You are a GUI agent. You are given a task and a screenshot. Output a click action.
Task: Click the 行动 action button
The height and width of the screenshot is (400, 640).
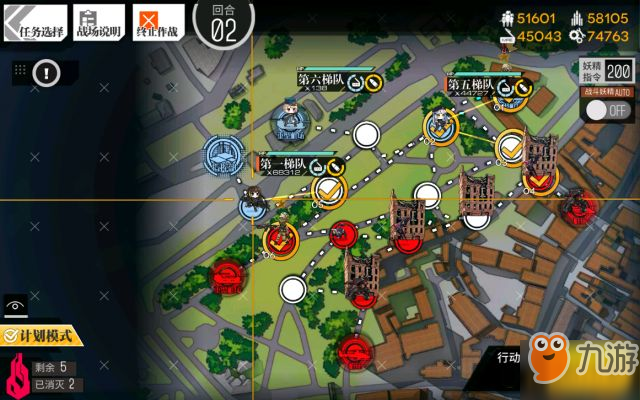(x=508, y=358)
